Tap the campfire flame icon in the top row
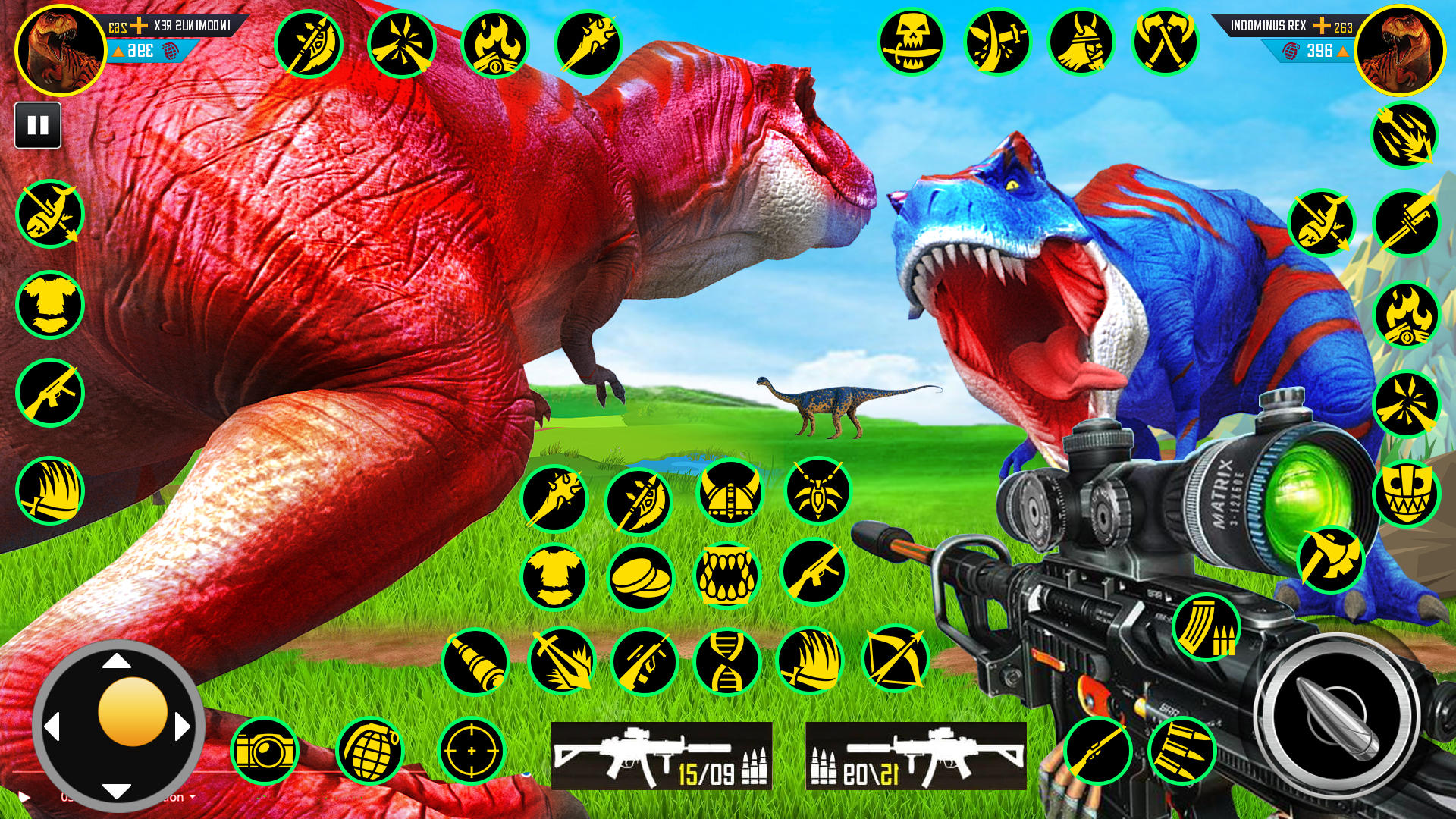The image size is (1456, 819). (x=497, y=45)
